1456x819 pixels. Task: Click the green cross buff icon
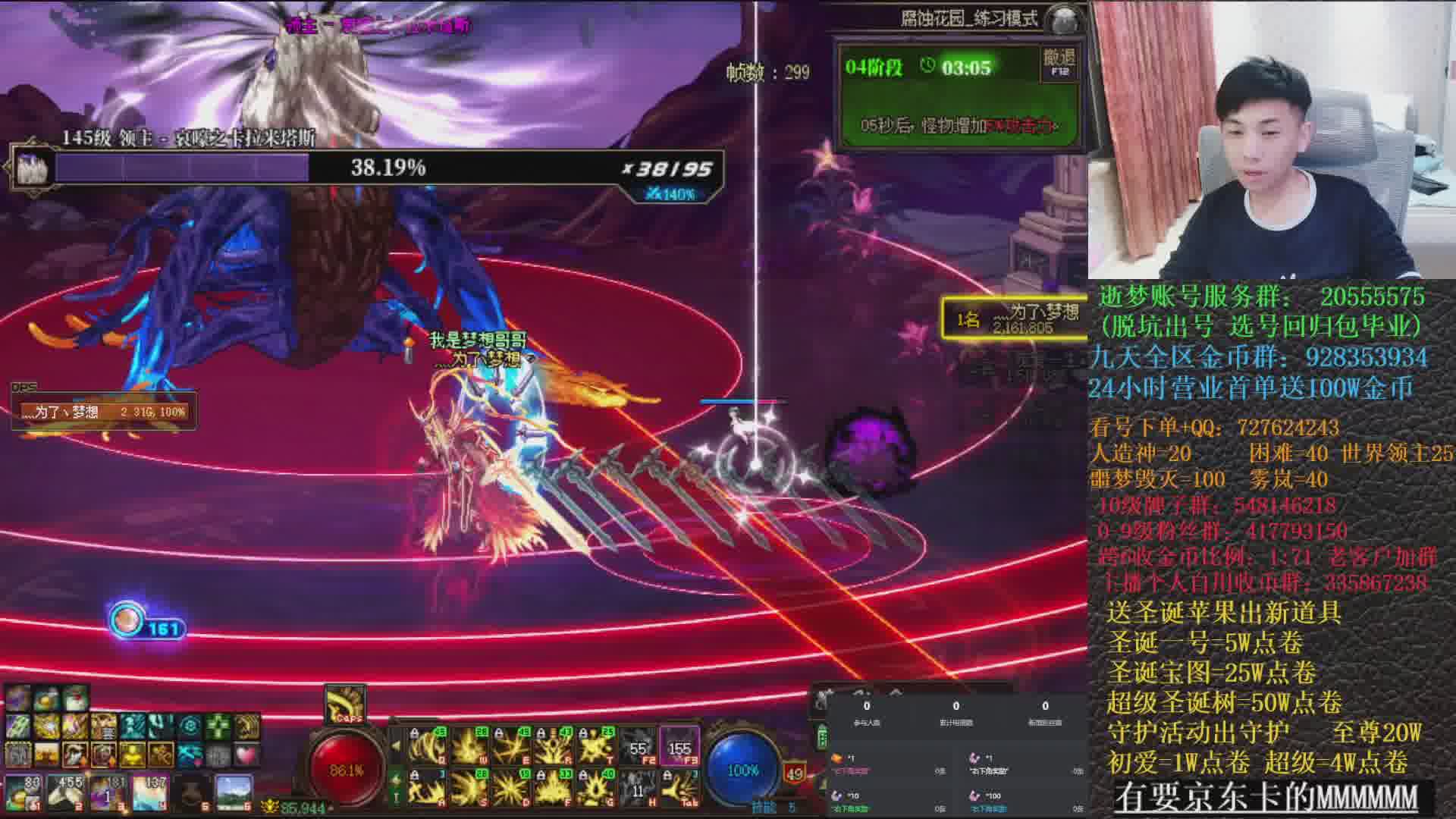(218, 727)
